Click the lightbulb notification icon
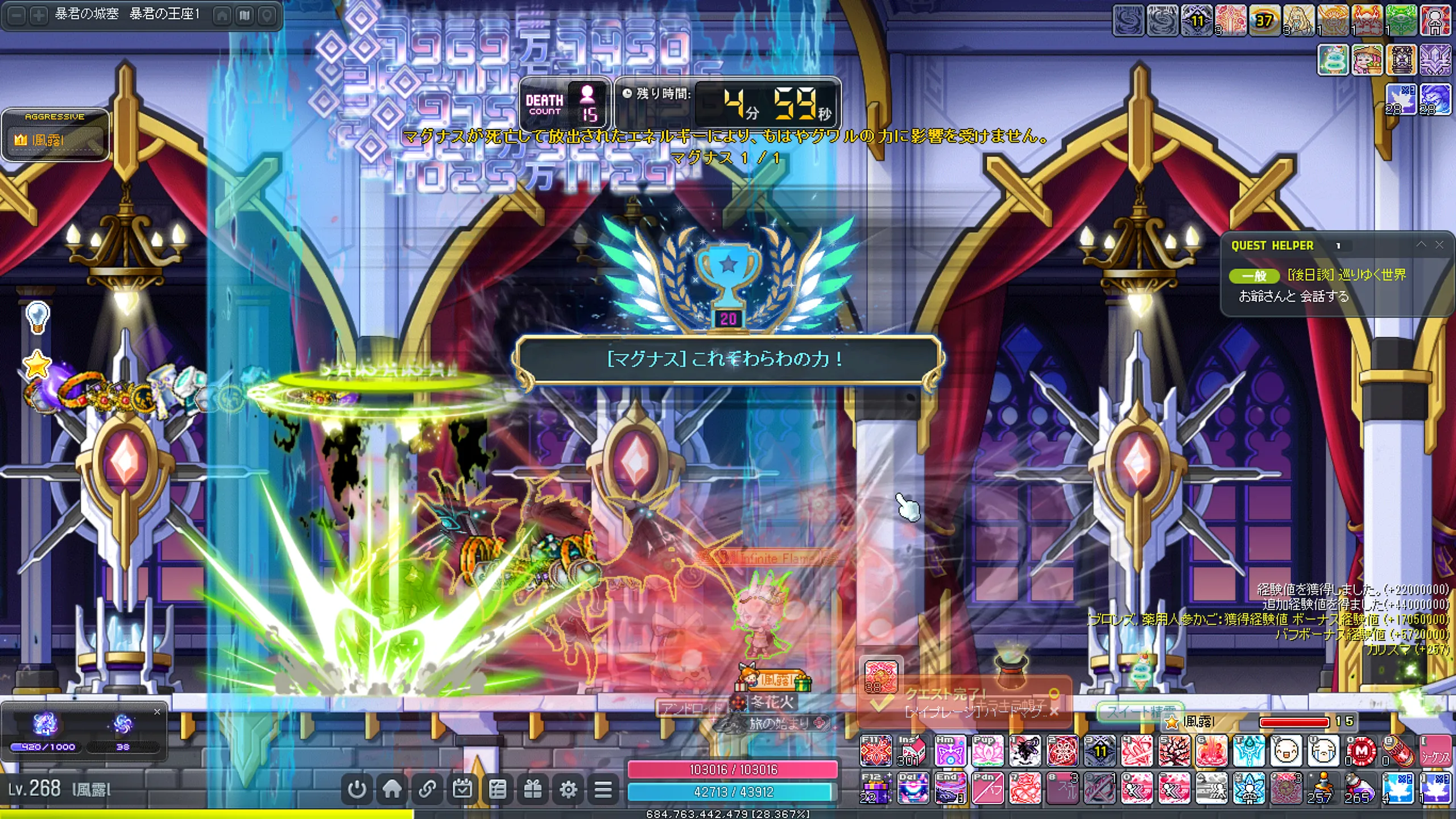The image size is (1456, 819). point(38,316)
